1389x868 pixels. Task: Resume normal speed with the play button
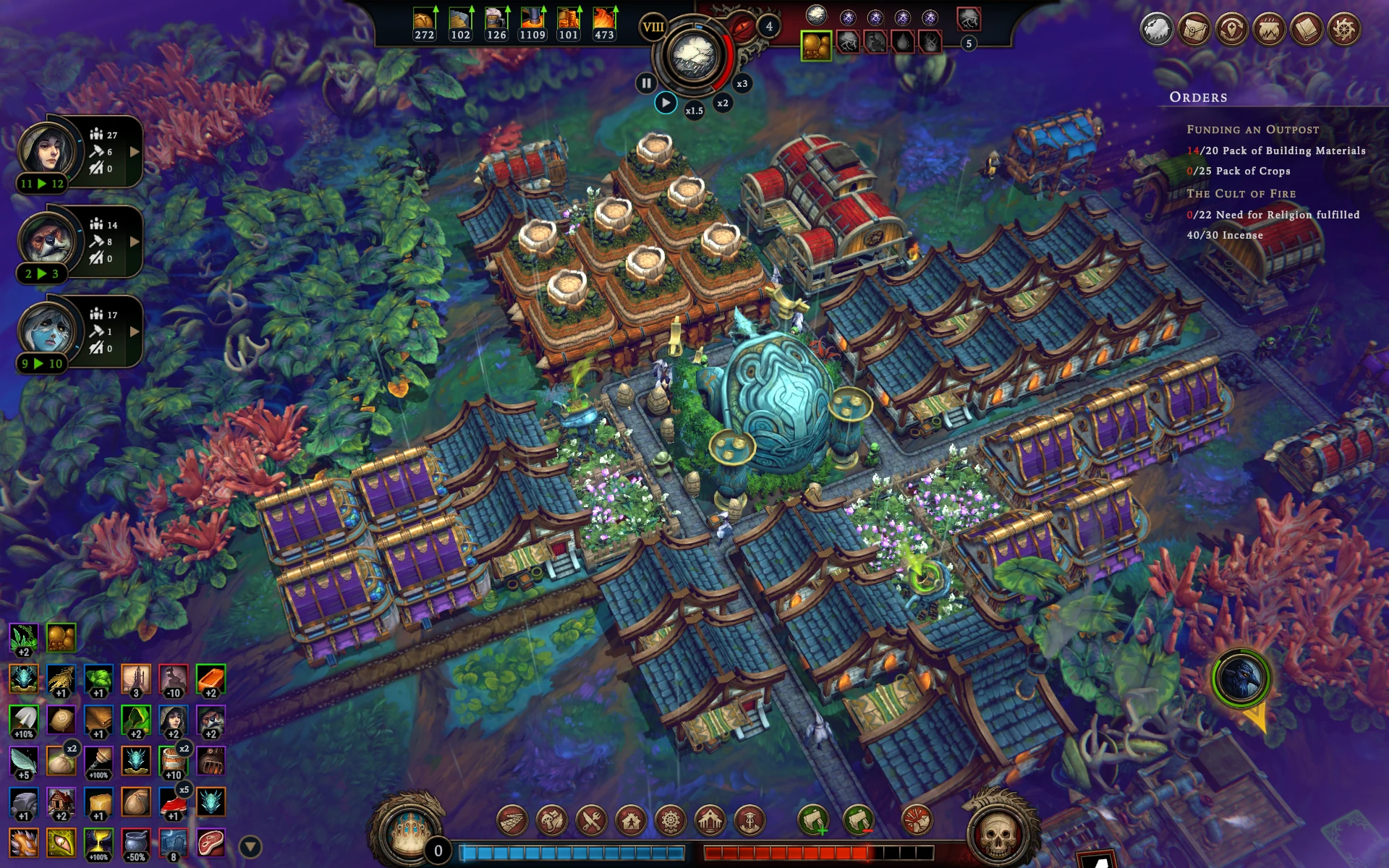pyautogui.click(x=666, y=103)
